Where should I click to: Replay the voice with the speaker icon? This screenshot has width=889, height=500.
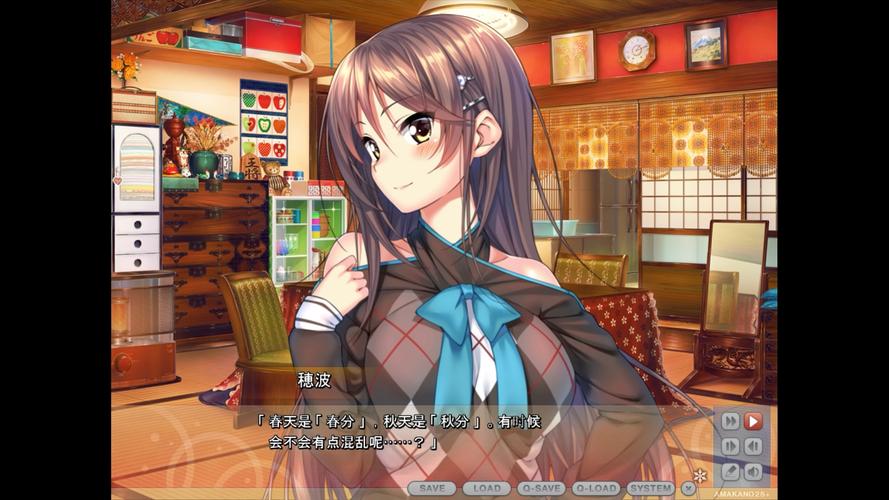tap(753, 471)
